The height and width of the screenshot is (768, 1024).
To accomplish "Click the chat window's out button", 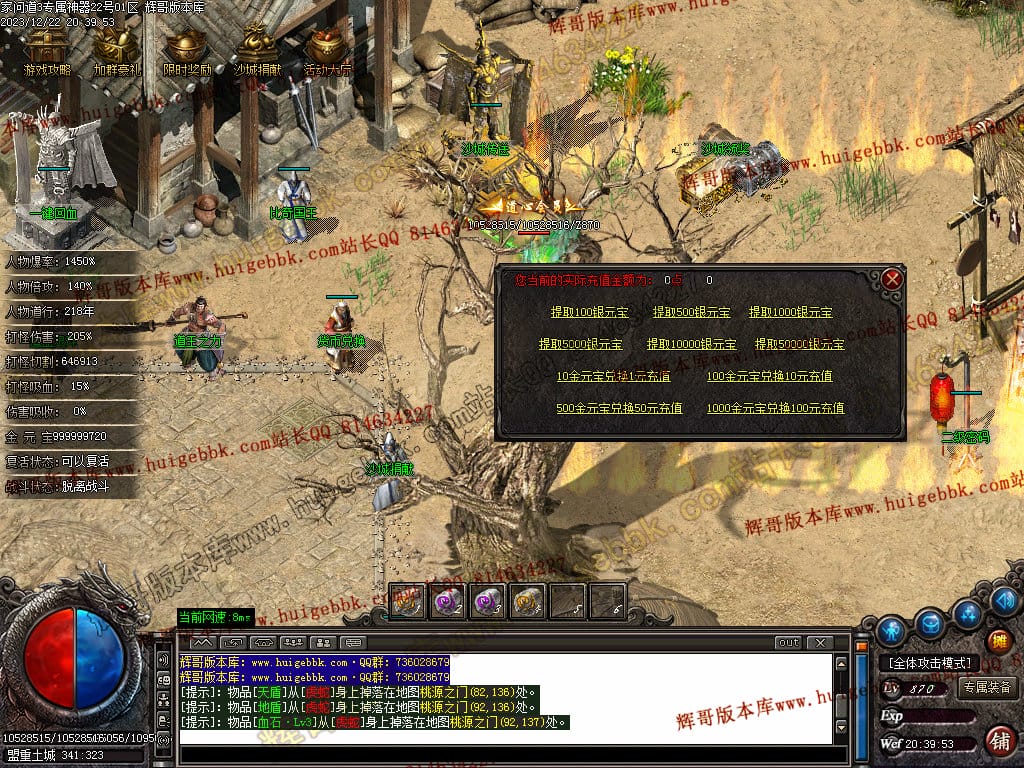I will click(788, 642).
